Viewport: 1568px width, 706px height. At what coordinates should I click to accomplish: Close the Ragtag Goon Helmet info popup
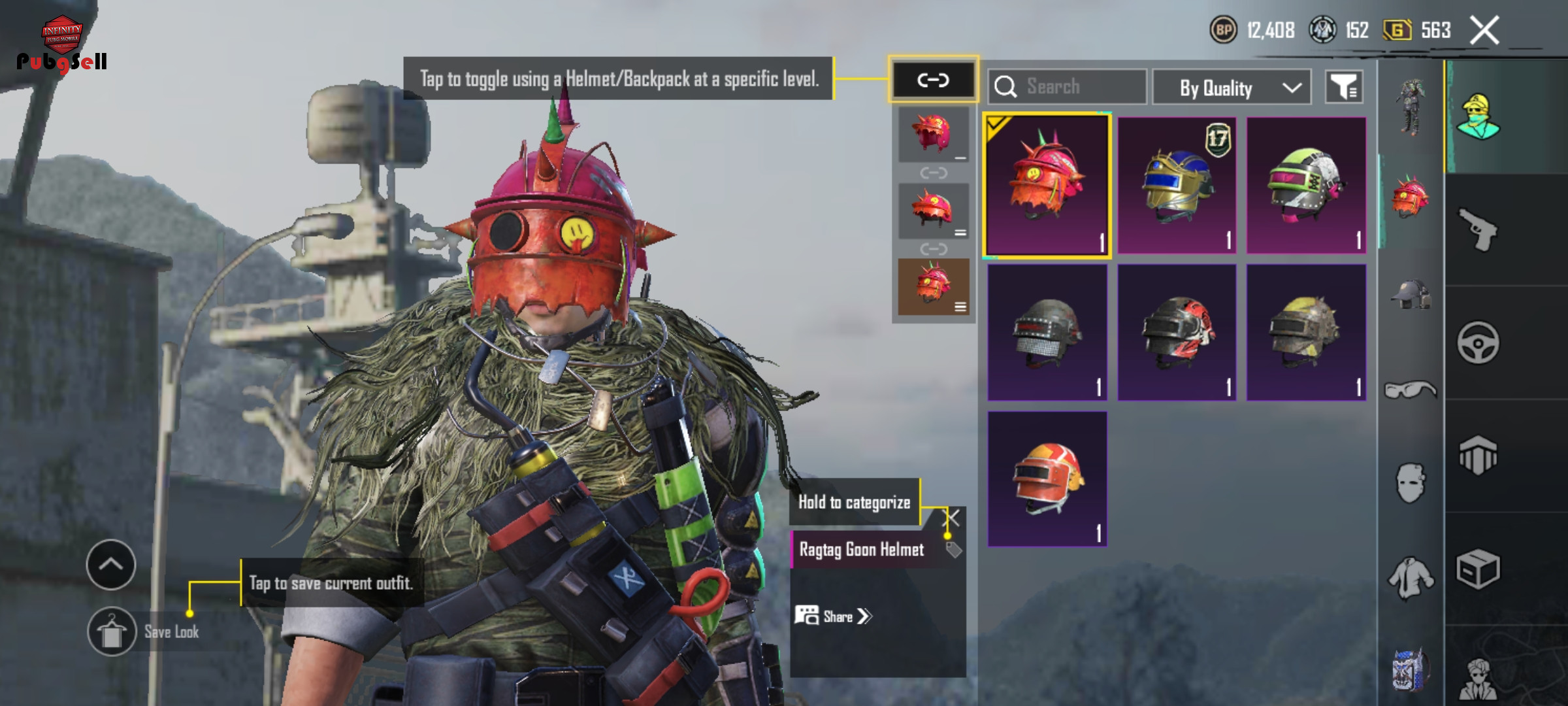(953, 518)
